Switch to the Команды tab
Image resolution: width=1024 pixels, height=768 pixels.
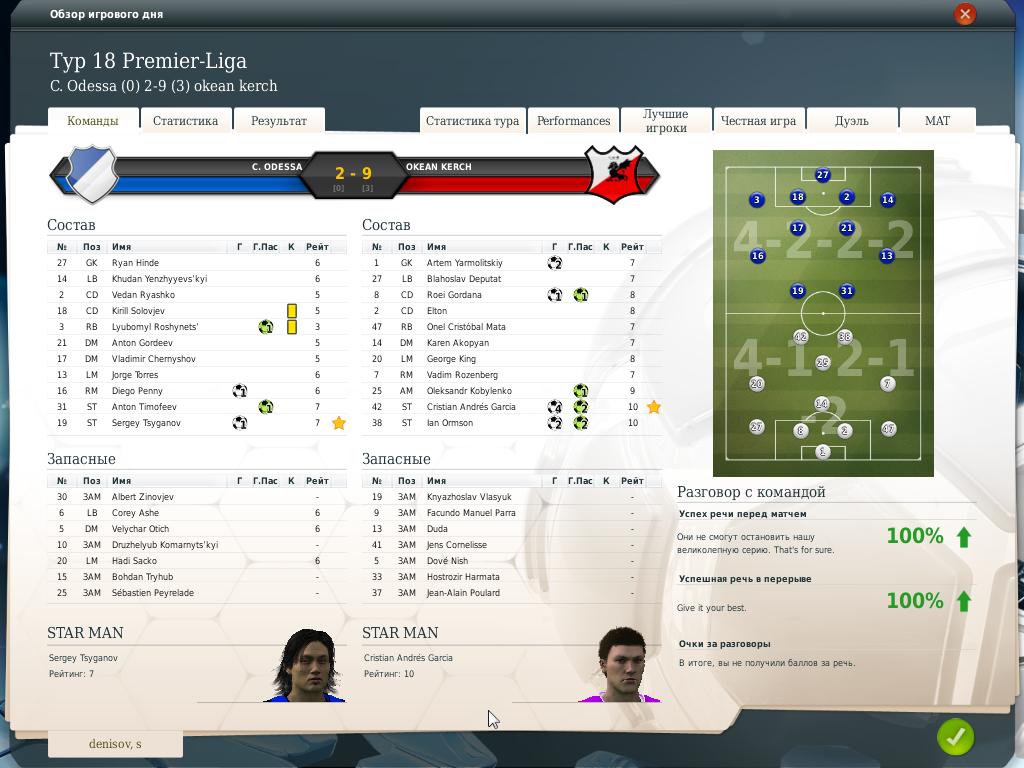[x=92, y=121]
